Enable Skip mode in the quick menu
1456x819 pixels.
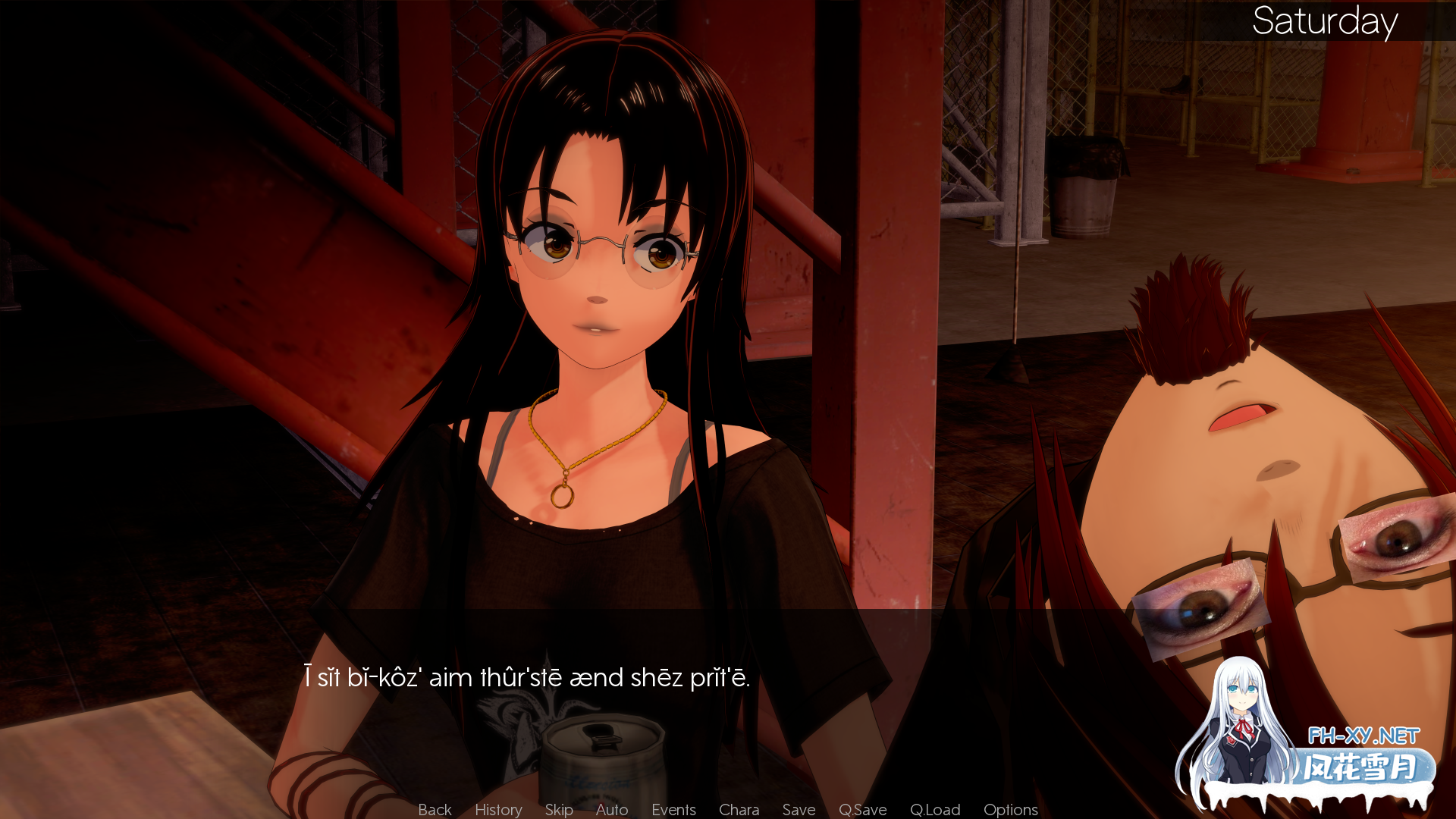(x=559, y=809)
